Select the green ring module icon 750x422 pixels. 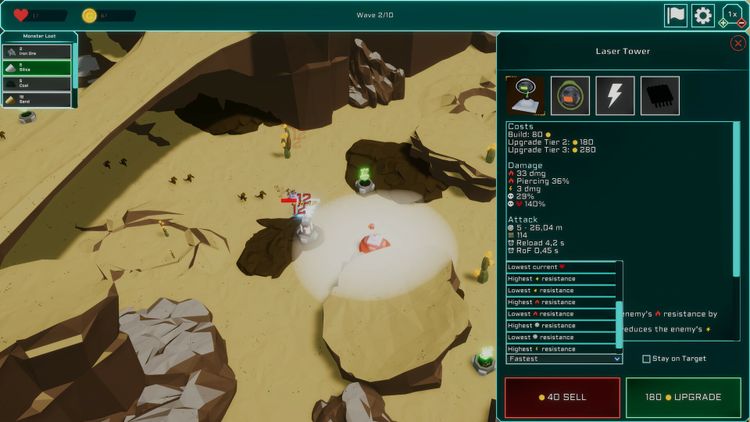pos(570,95)
